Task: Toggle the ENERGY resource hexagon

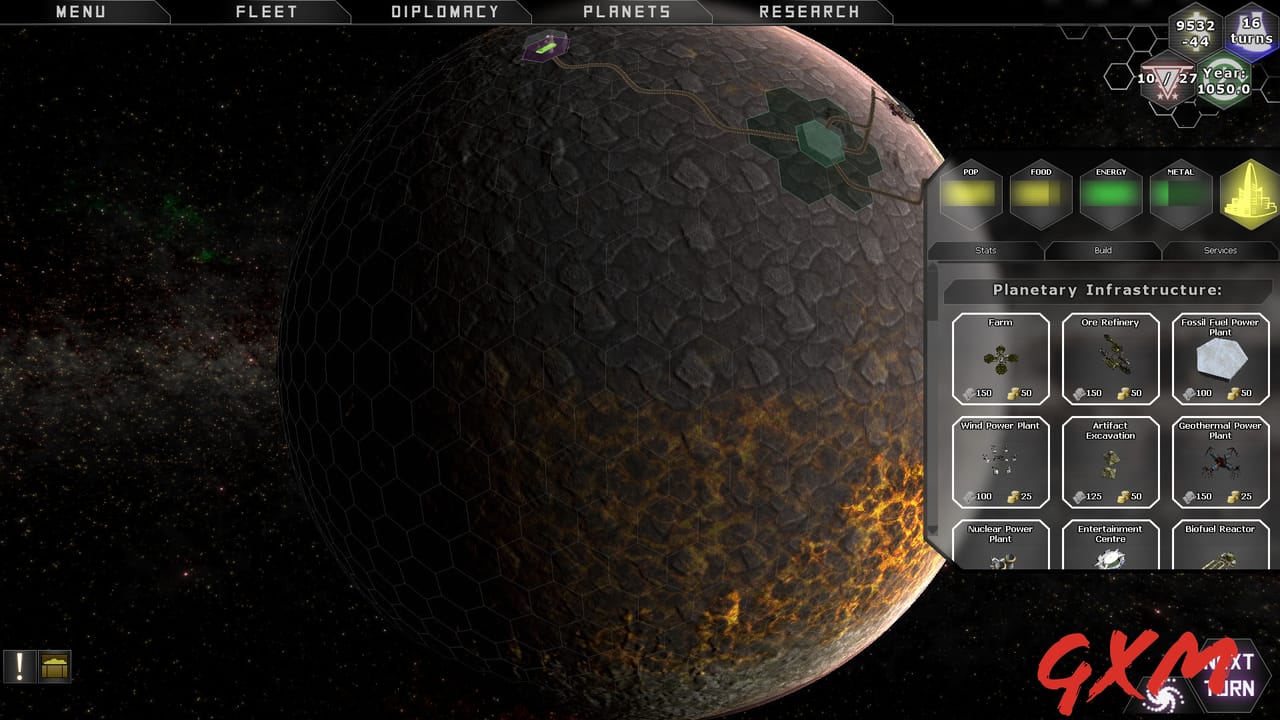Action: pos(1110,194)
